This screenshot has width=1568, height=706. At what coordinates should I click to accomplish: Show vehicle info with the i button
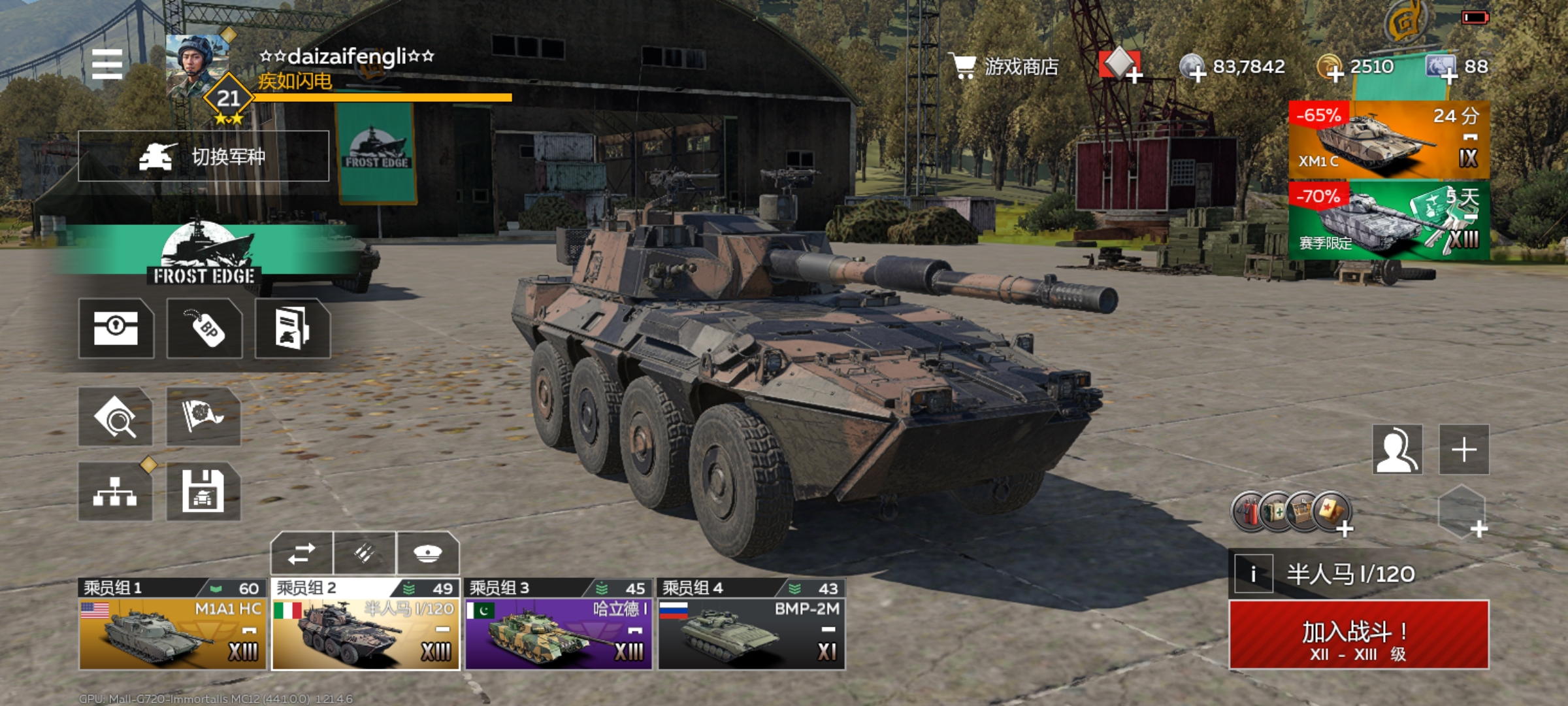coord(1253,574)
